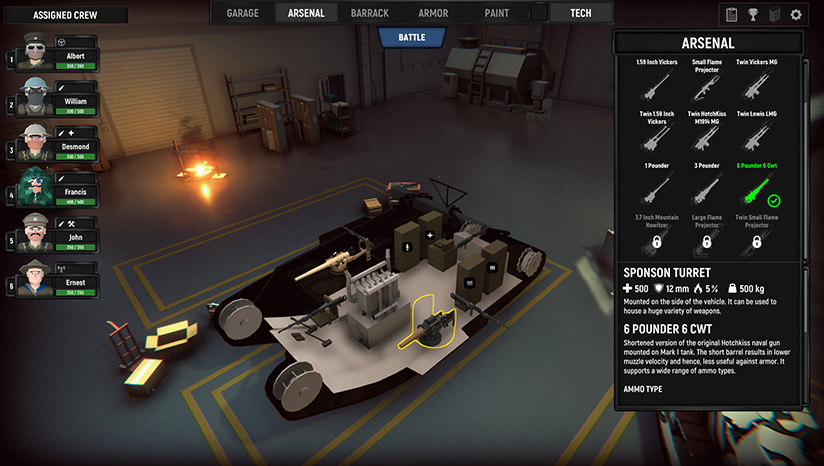Select the Twin Lewis LMG
This screenshot has width=824, height=466.
(x=756, y=135)
